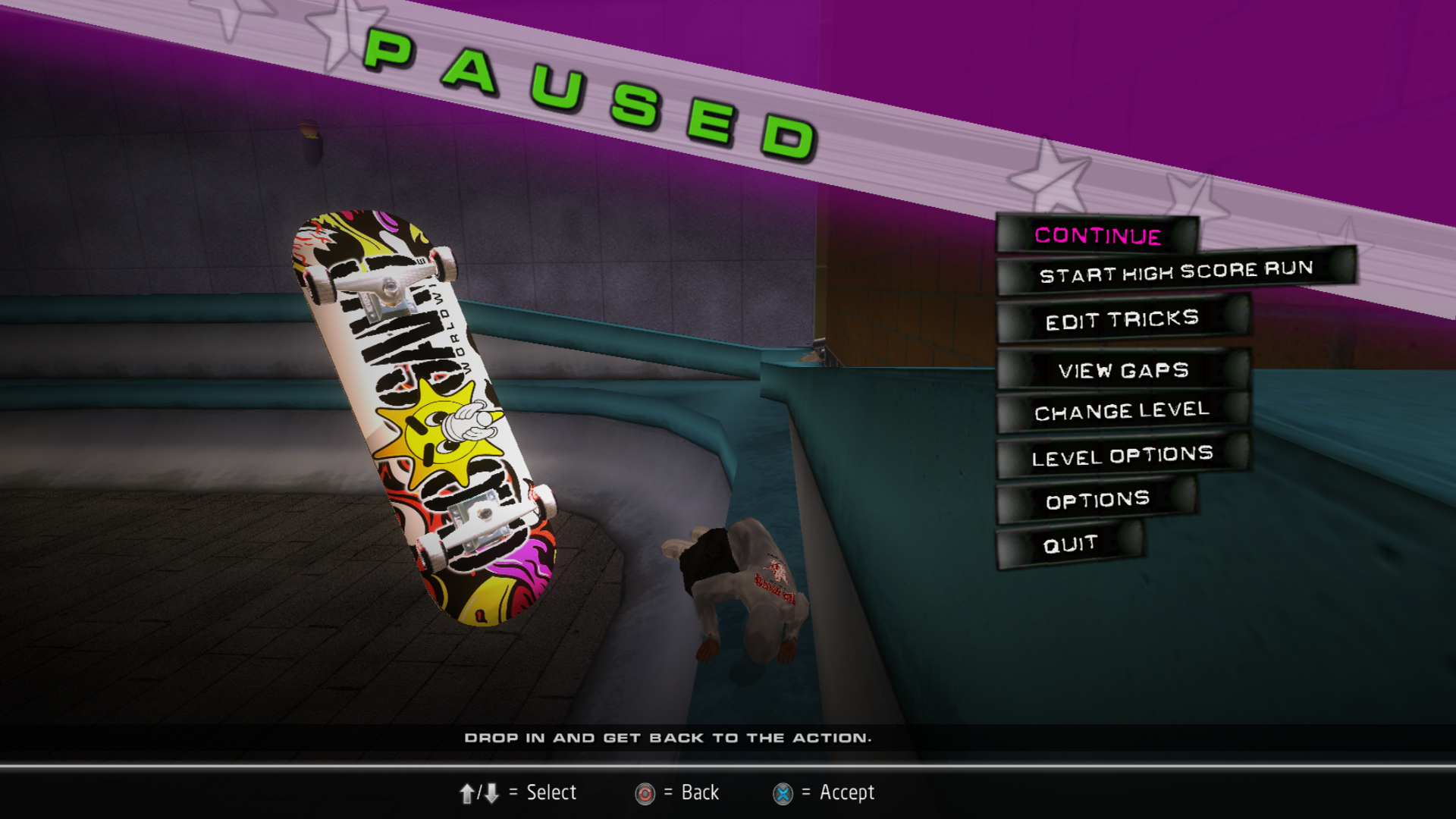Viewport: 1456px width, 819px height.
Task: Open the Options menu
Action: point(1097,500)
